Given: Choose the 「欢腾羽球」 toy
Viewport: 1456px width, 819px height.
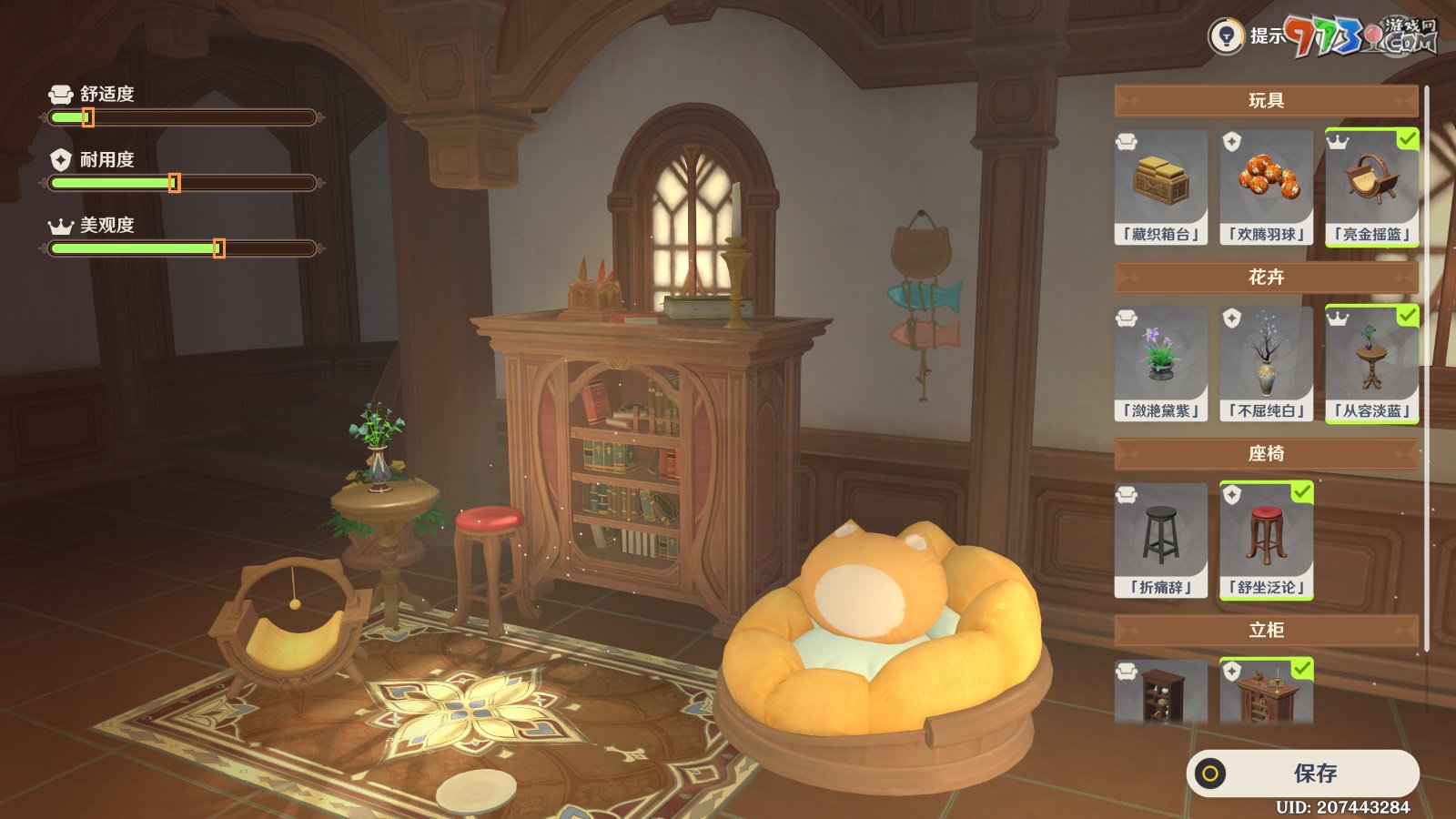Looking at the screenshot, I should [x=1267, y=187].
